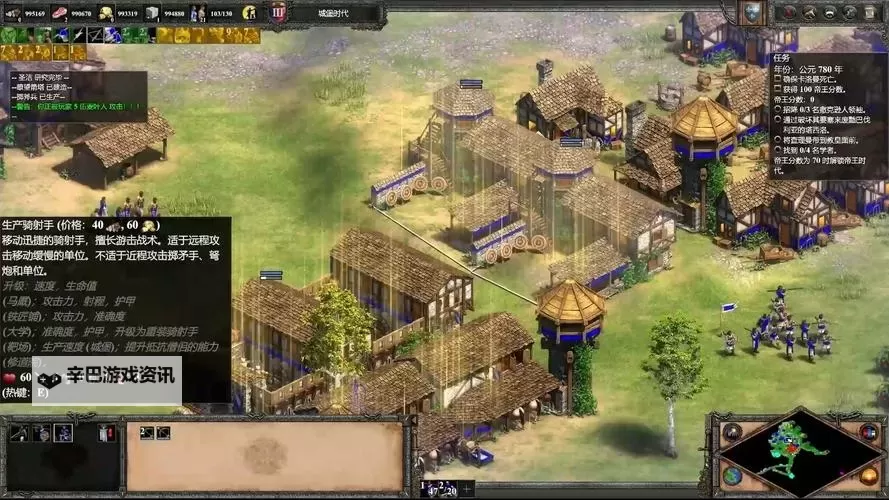Select the Castle Age III shield emblem
The height and width of the screenshot is (500, 889).
click(x=277, y=13)
